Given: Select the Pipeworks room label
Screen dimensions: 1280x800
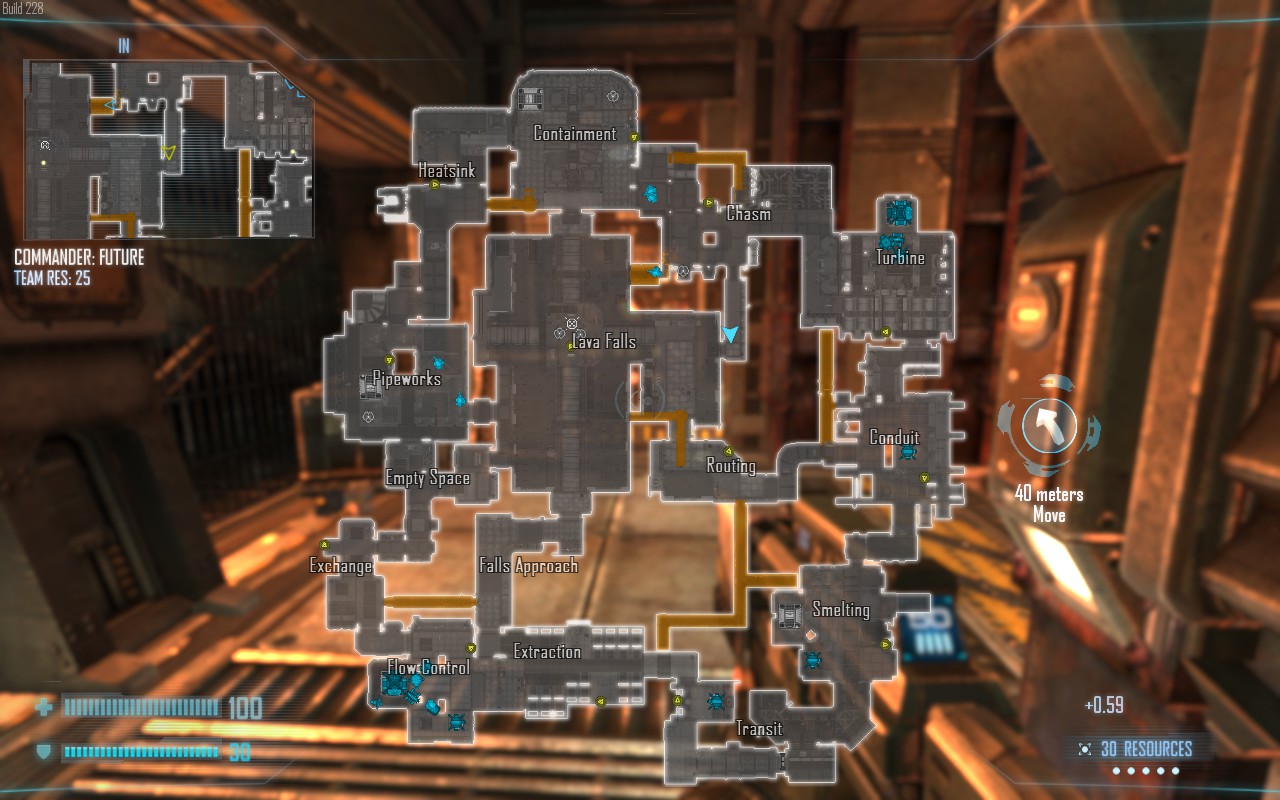Looking at the screenshot, I should [407, 379].
